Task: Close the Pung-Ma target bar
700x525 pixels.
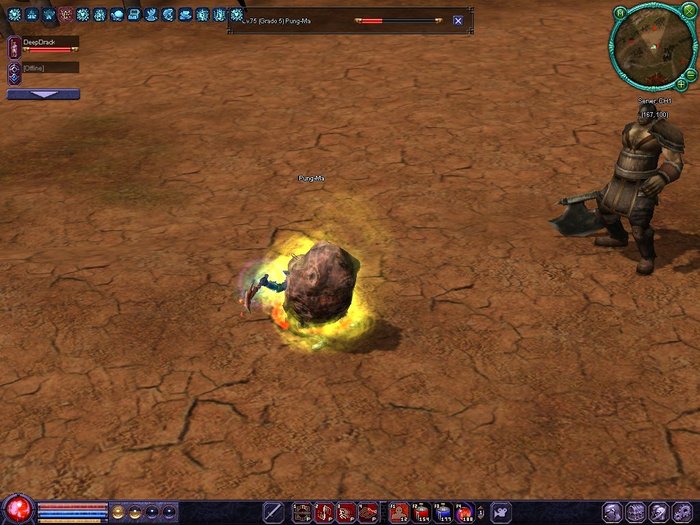Action: click(x=458, y=20)
